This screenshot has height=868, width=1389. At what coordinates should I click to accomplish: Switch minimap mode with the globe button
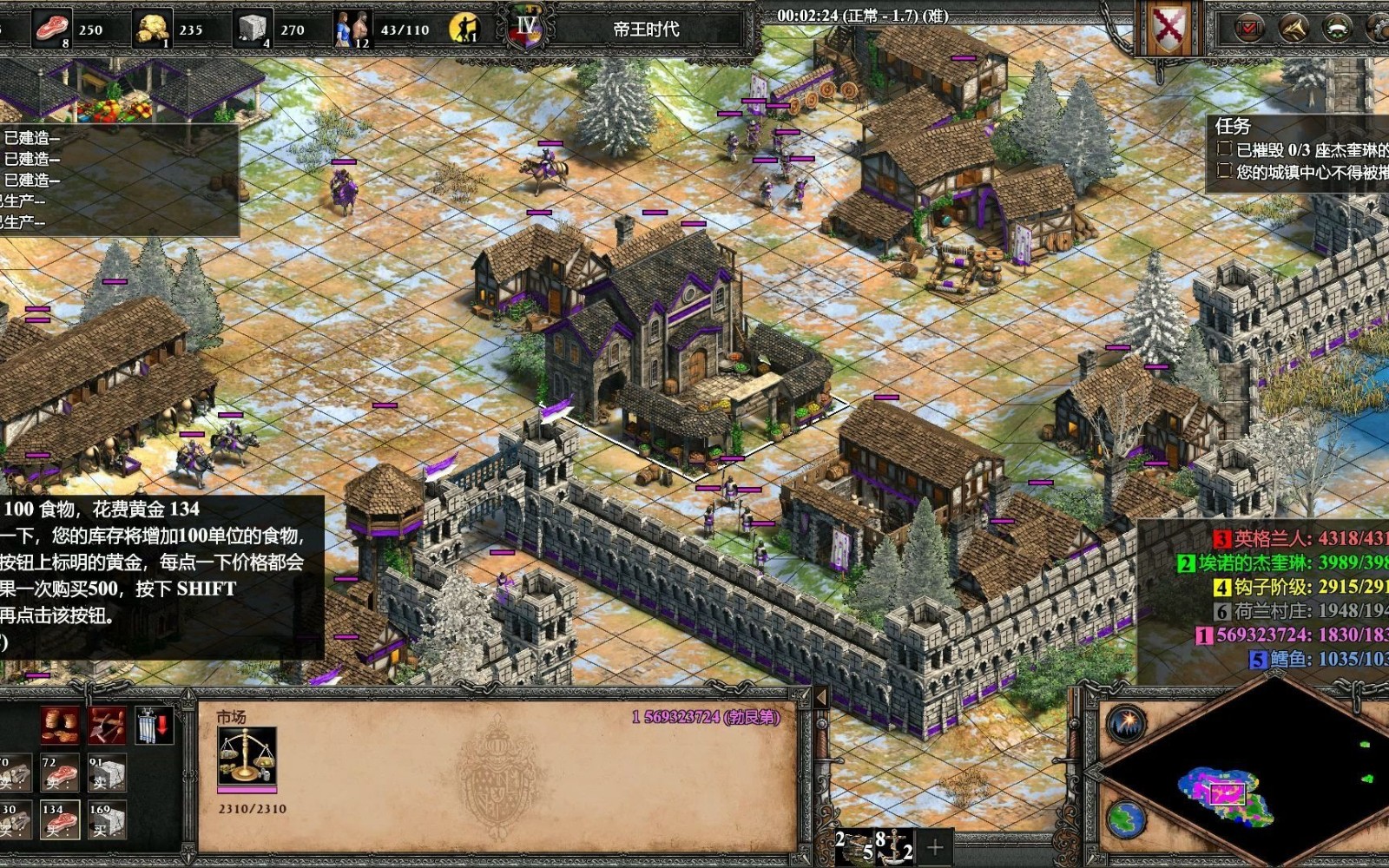(x=1127, y=818)
